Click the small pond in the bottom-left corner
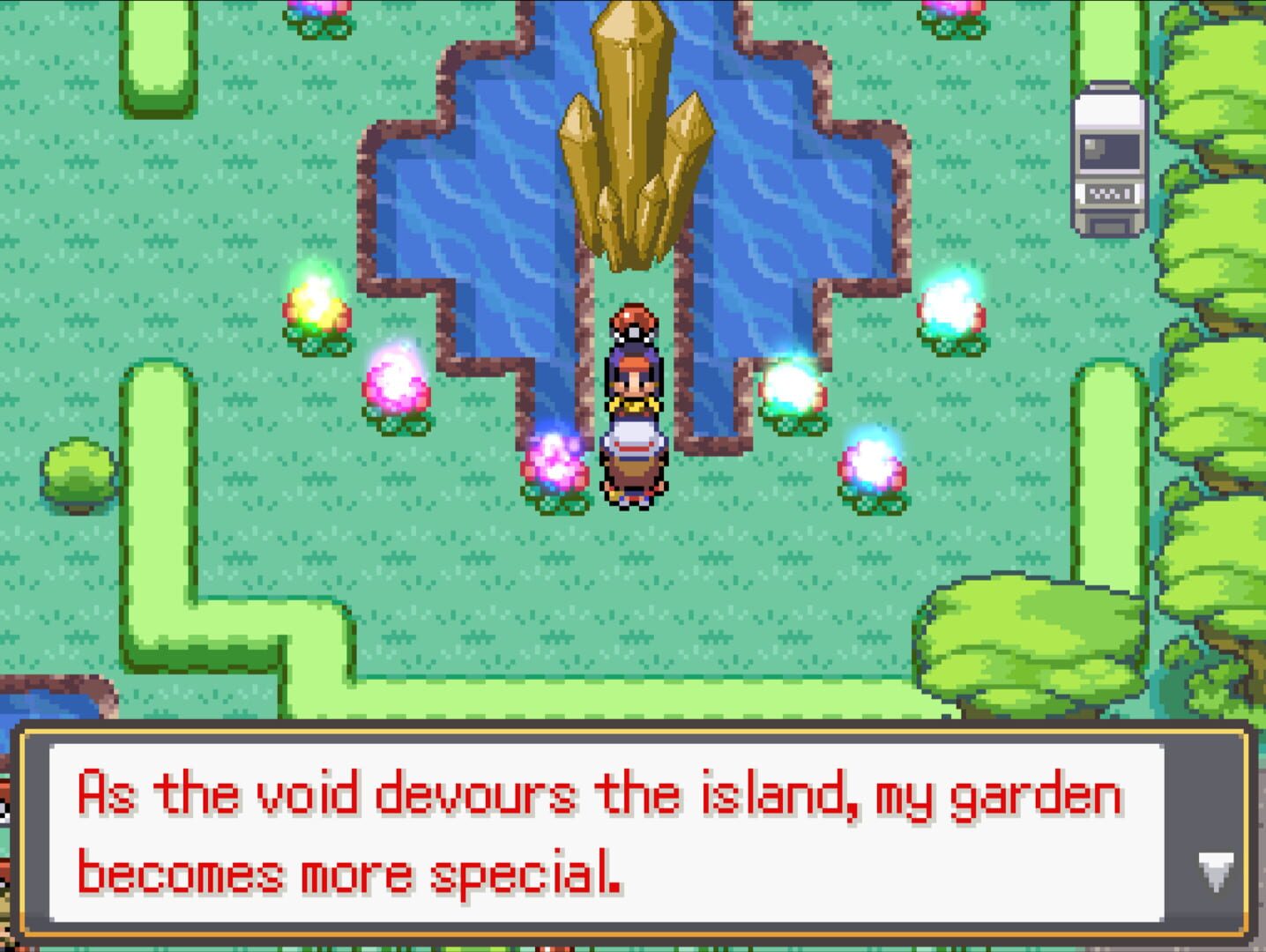Viewport: 1266px width, 952px height. (x=48, y=705)
